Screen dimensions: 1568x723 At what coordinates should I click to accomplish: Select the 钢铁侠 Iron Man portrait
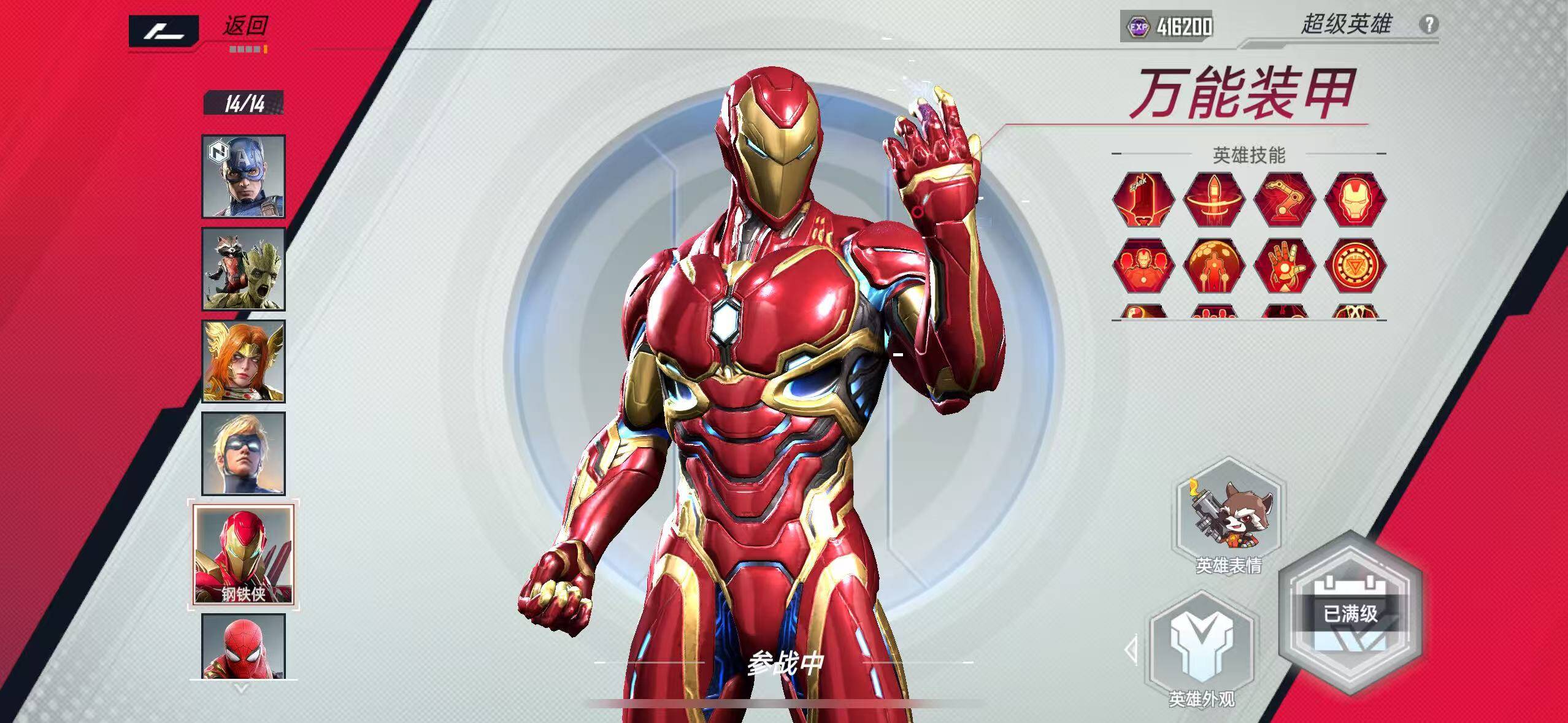tap(244, 555)
